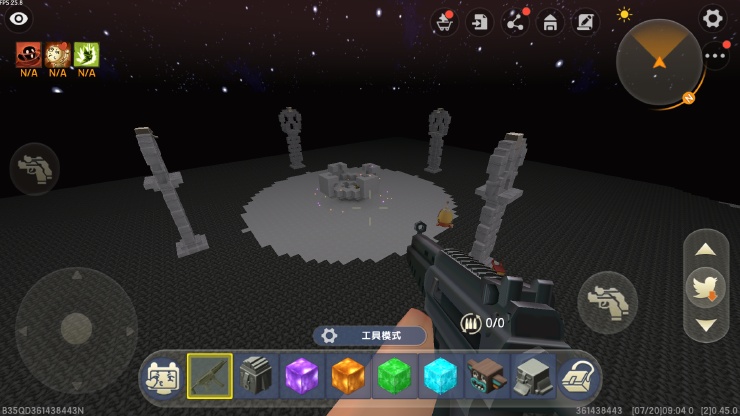Choose the green crystal block slot
The width and height of the screenshot is (740, 416).
pos(395,377)
